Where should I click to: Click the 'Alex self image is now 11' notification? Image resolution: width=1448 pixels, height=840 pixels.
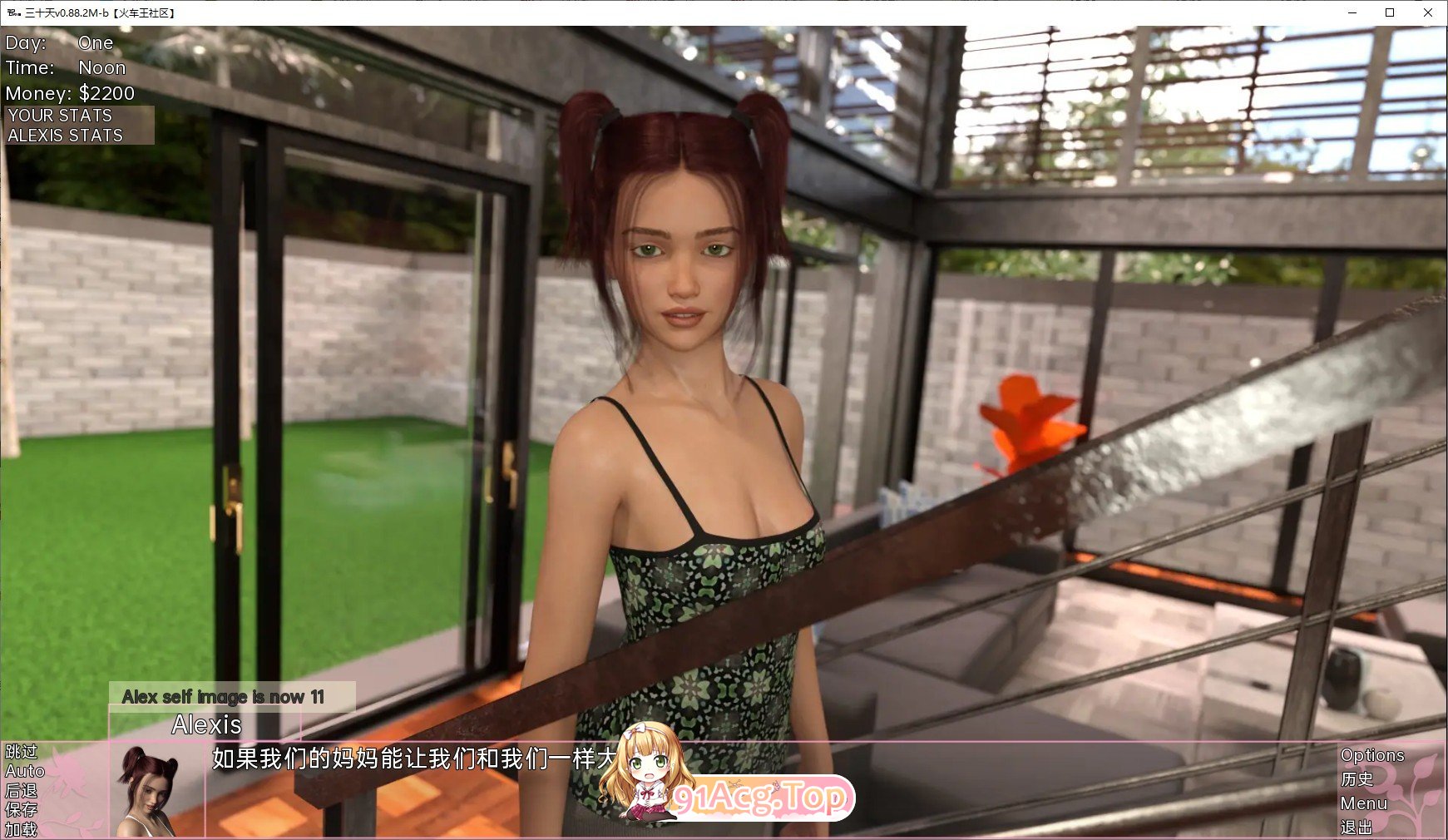coord(225,697)
